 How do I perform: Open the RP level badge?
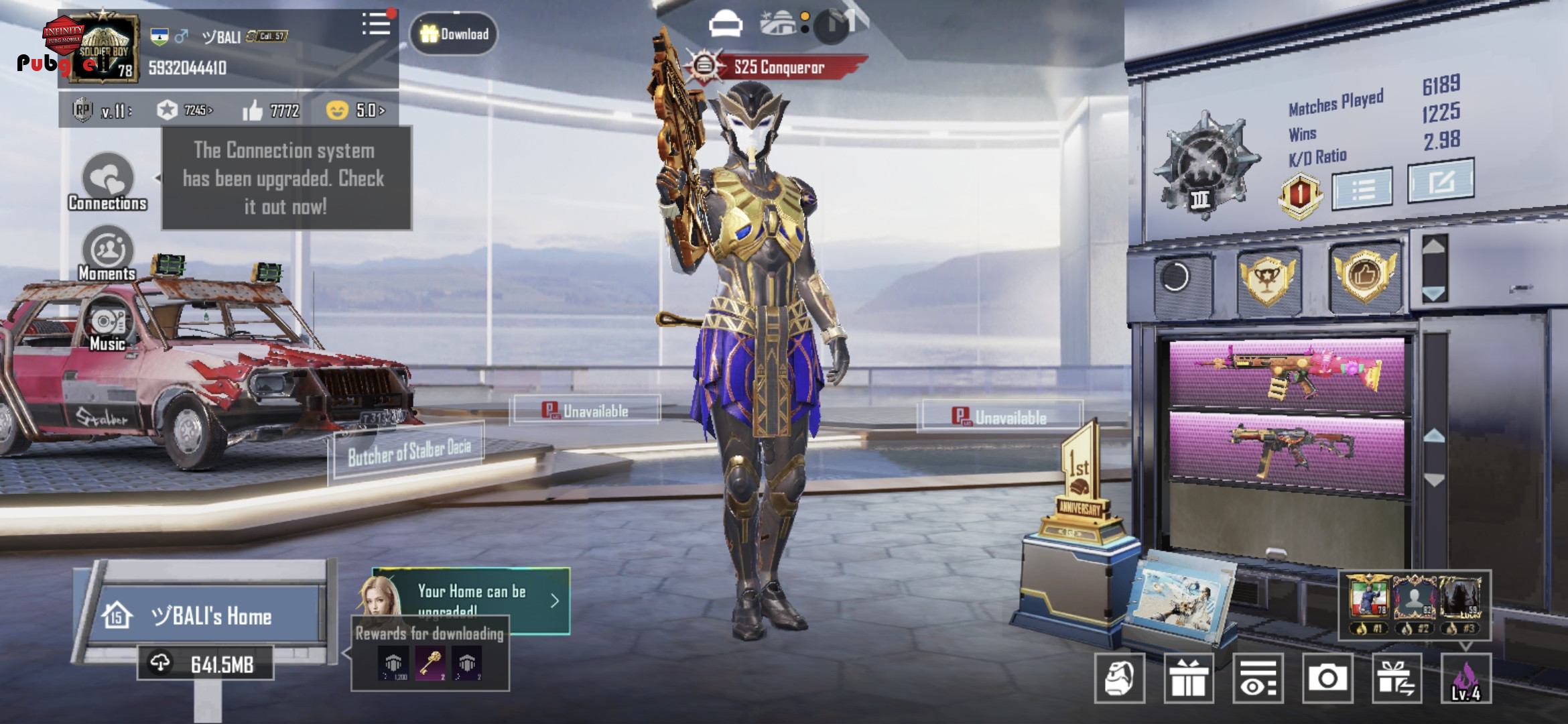tap(83, 110)
